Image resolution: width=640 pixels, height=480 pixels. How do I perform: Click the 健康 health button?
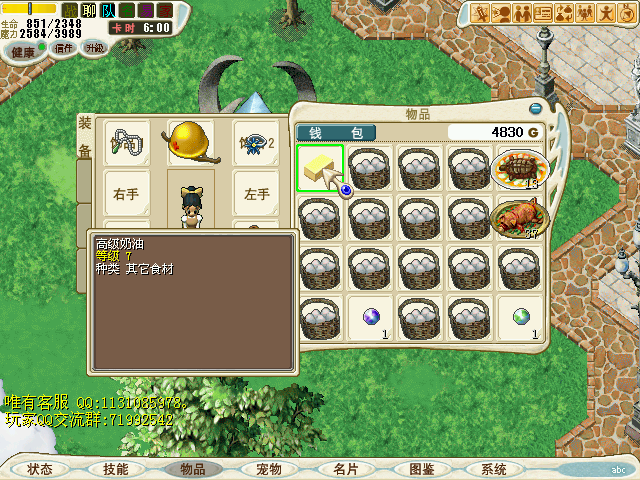[x=22, y=51]
